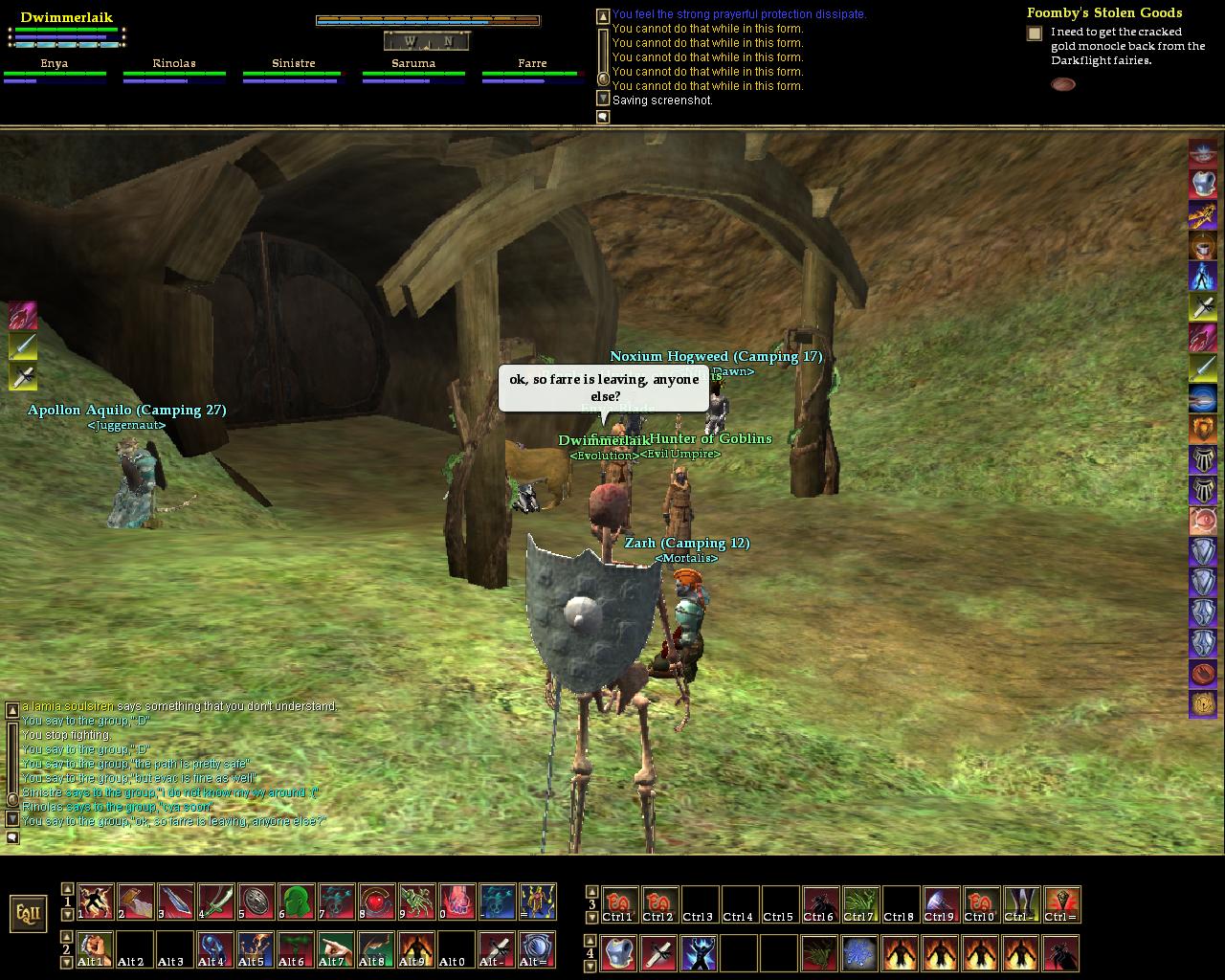Use the hammer ability in Ctrl 9

[941, 904]
